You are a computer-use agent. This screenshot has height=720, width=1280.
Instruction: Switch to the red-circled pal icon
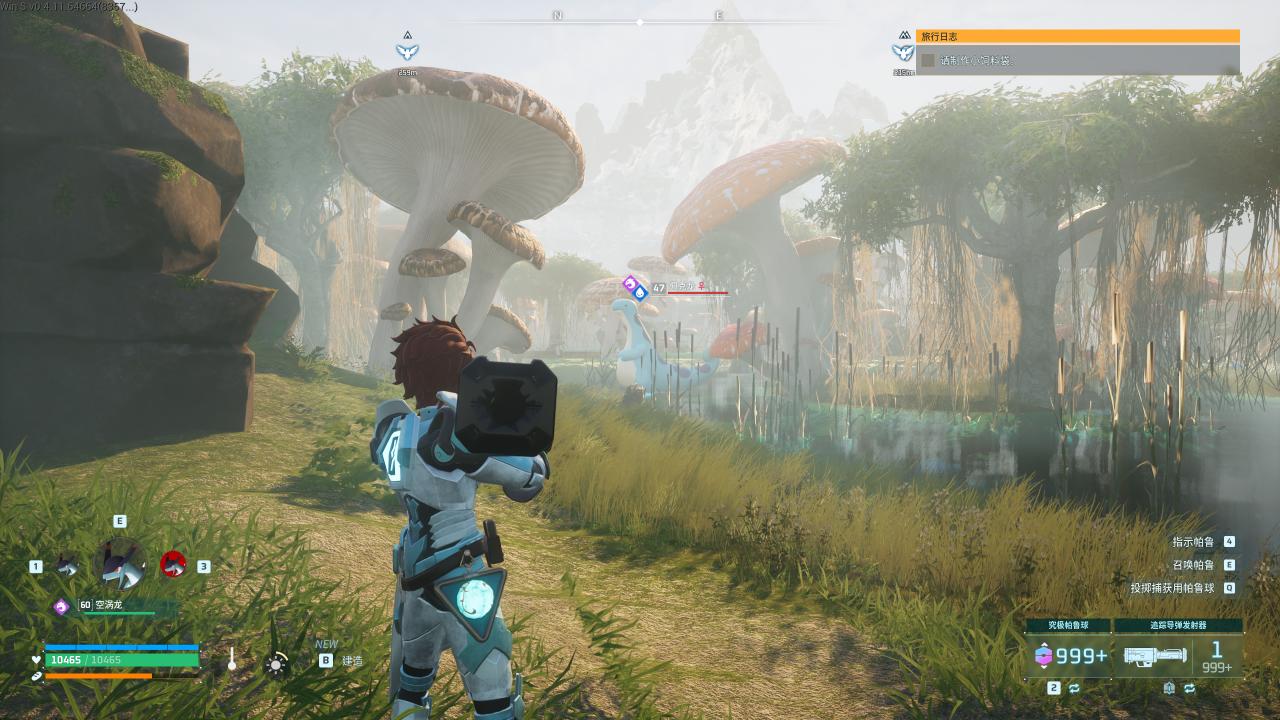point(173,565)
